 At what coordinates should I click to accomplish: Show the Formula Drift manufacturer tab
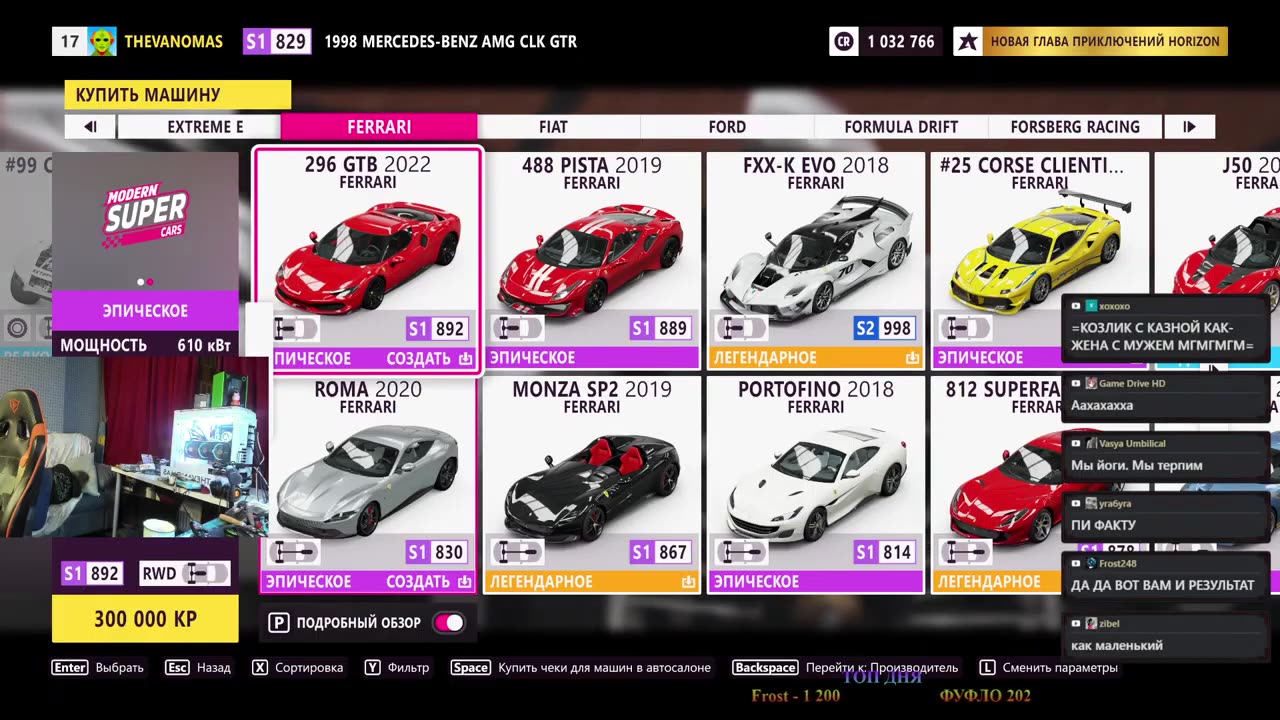[x=901, y=127]
